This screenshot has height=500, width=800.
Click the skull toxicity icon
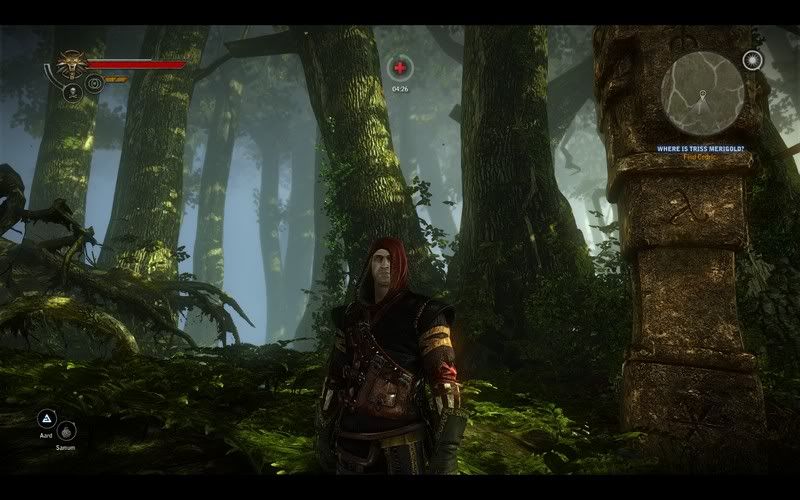[x=72, y=93]
